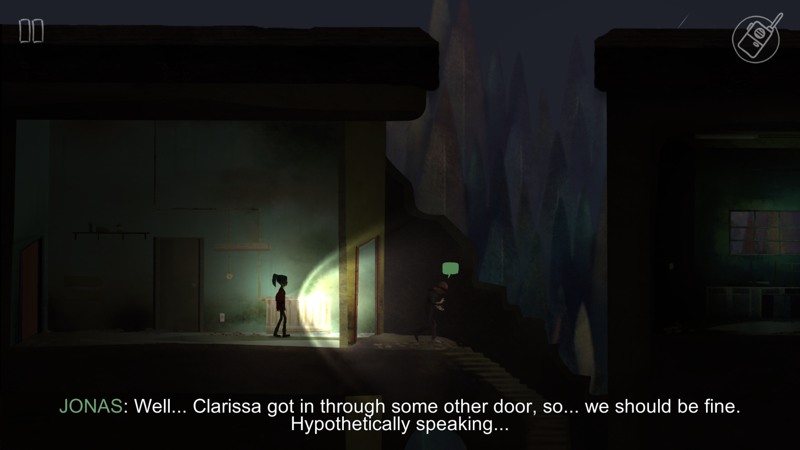Open the handheld radio

click(x=757, y=37)
